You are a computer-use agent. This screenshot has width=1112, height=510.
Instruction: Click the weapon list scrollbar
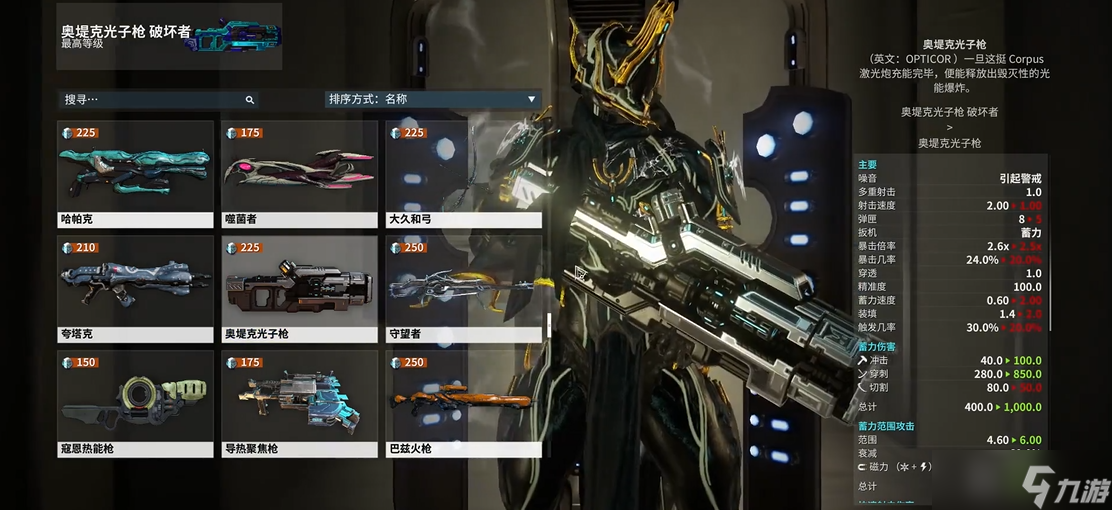click(548, 325)
